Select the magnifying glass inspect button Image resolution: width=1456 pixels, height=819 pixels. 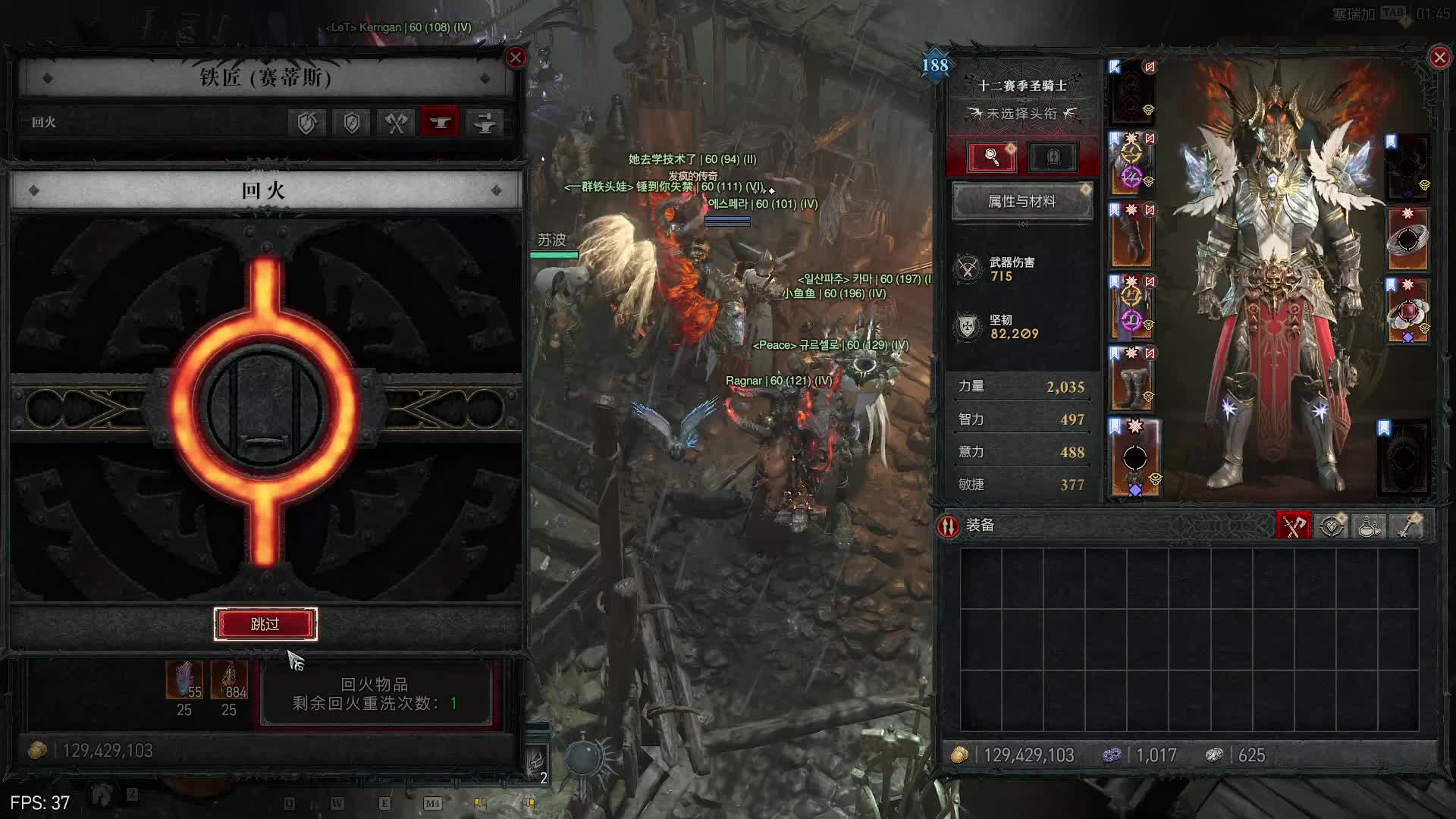tap(992, 157)
